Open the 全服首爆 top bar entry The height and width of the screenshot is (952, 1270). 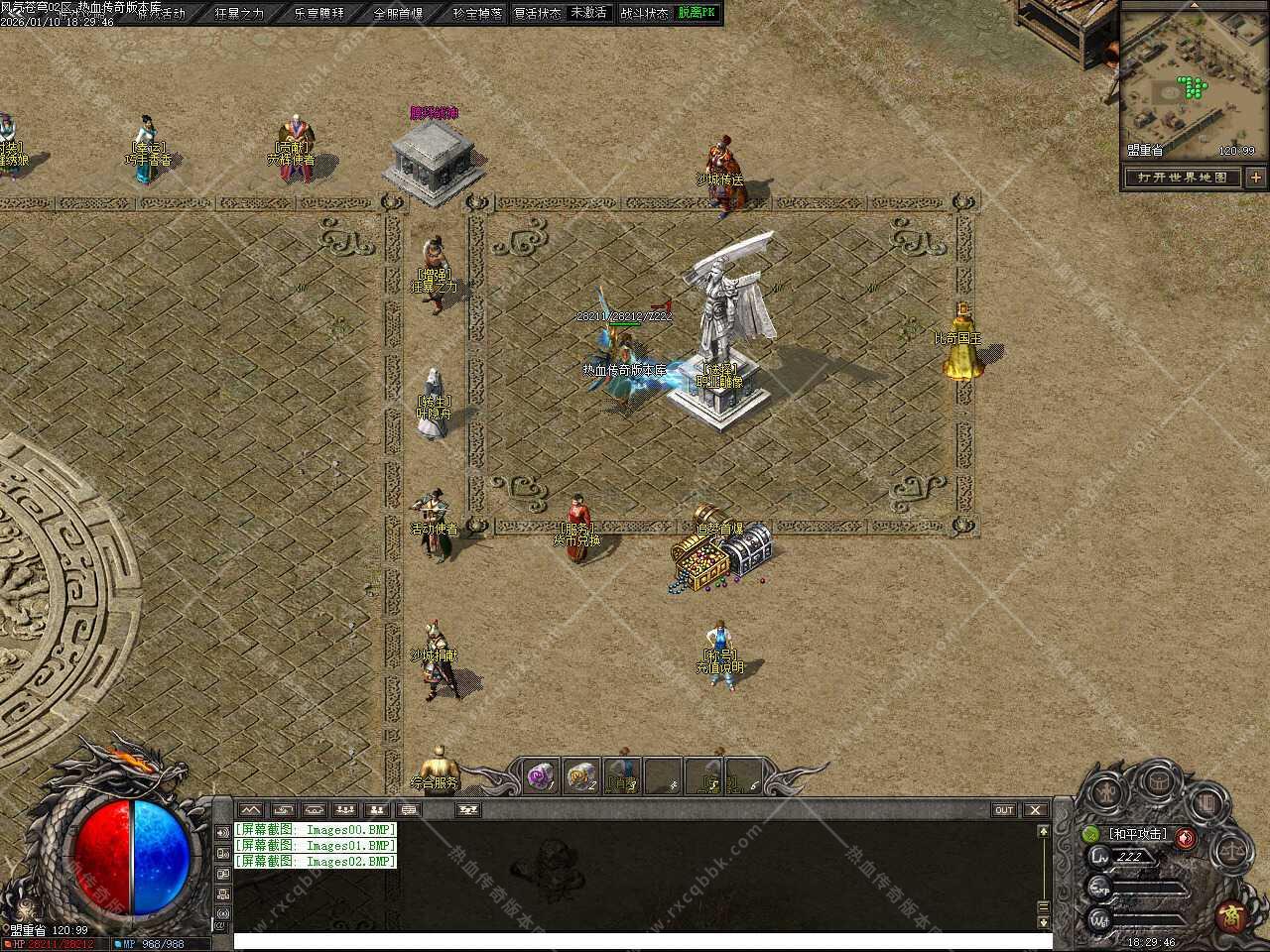click(x=398, y=14)
